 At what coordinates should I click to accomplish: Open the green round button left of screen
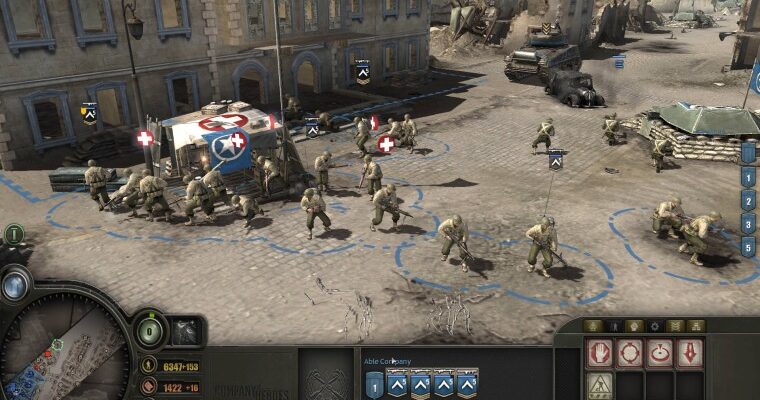coord(14,235)
